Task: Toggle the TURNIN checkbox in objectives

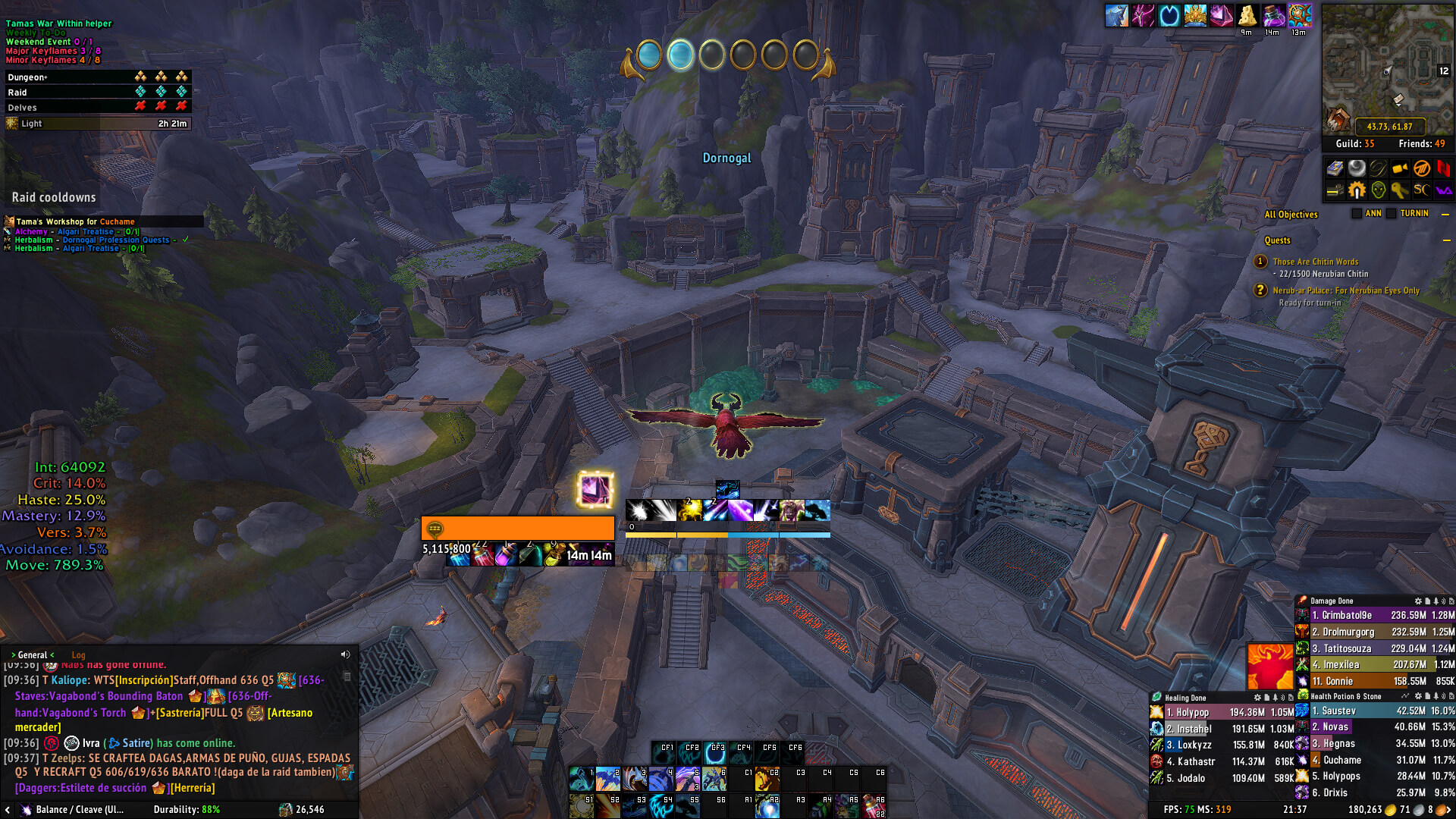Action: 1392,214
